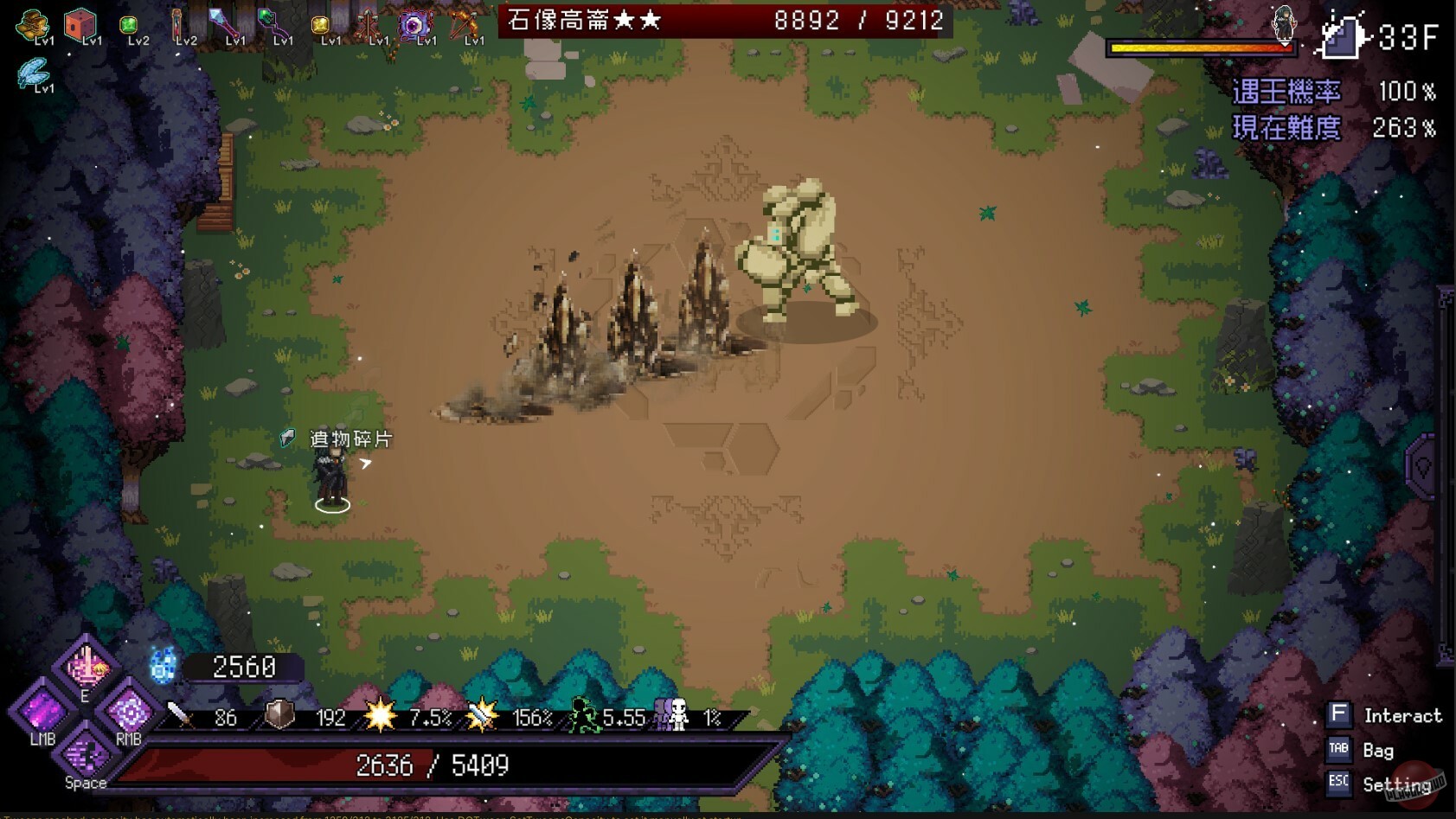This screenshot has width=1456, height=819.
Task: Select the potion vial Lv2 item
Action: pos(178,24)
